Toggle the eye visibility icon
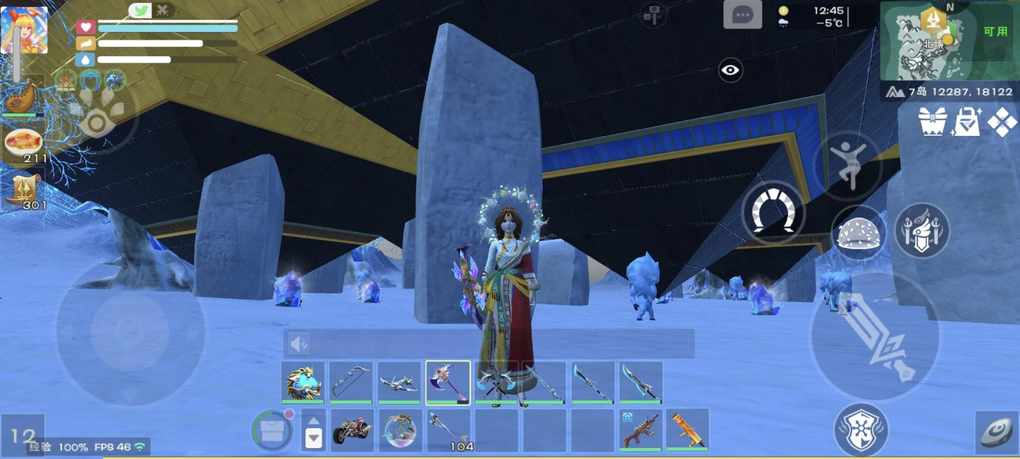1020x459 pixels. [731, 70]
